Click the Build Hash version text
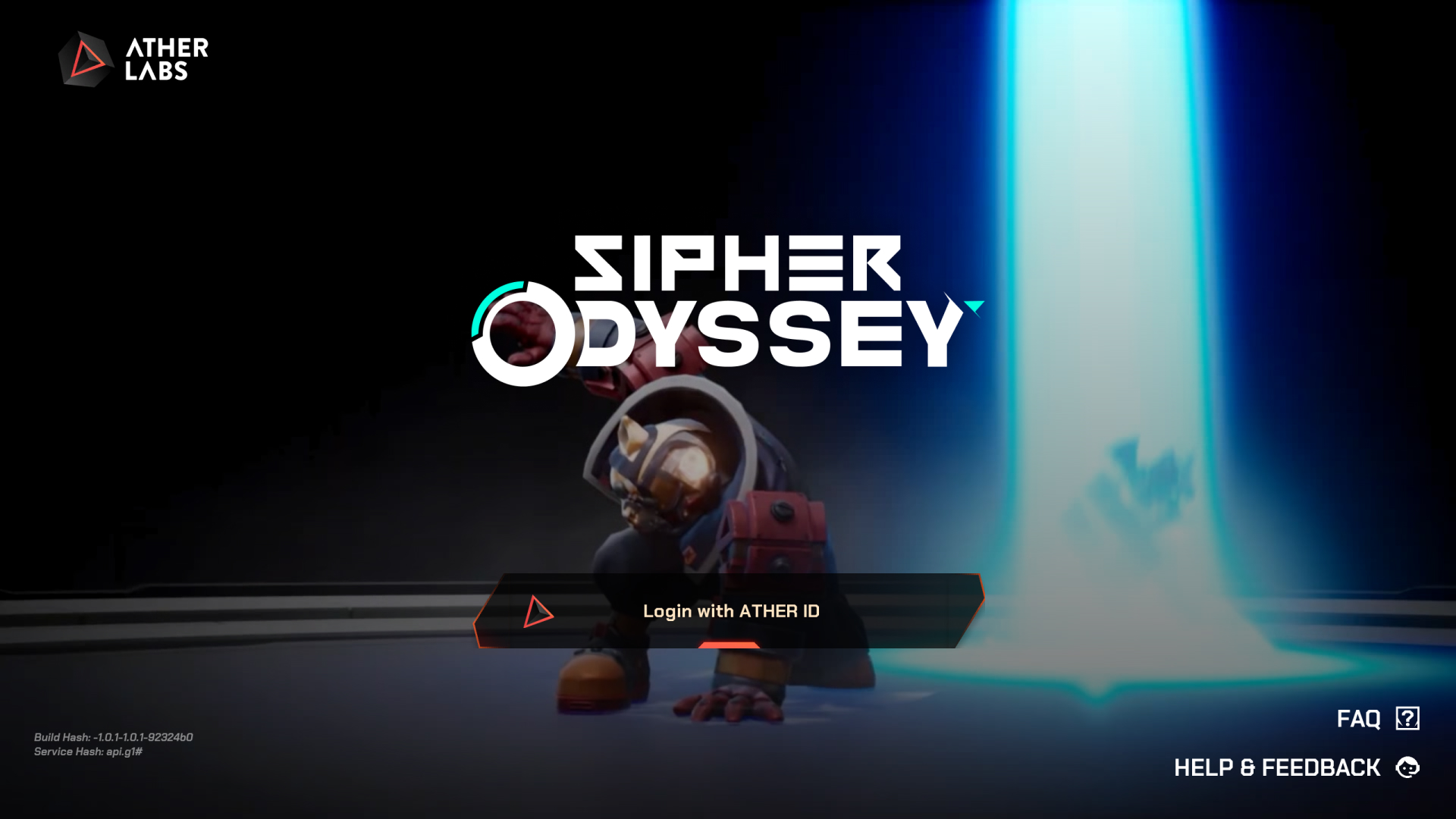The width and height of the screenshot is (1456, 819). [x=114, y=736]
